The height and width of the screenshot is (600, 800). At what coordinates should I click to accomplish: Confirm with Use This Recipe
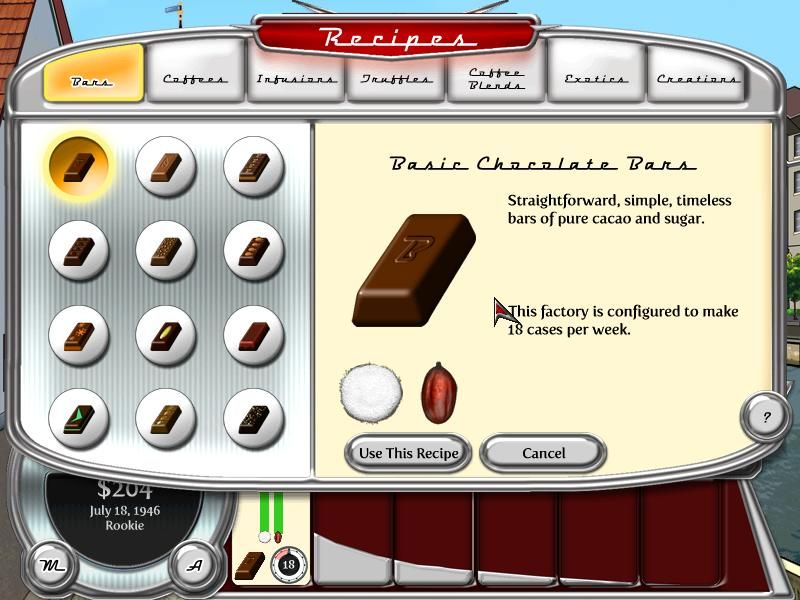[x=408, y=453]
